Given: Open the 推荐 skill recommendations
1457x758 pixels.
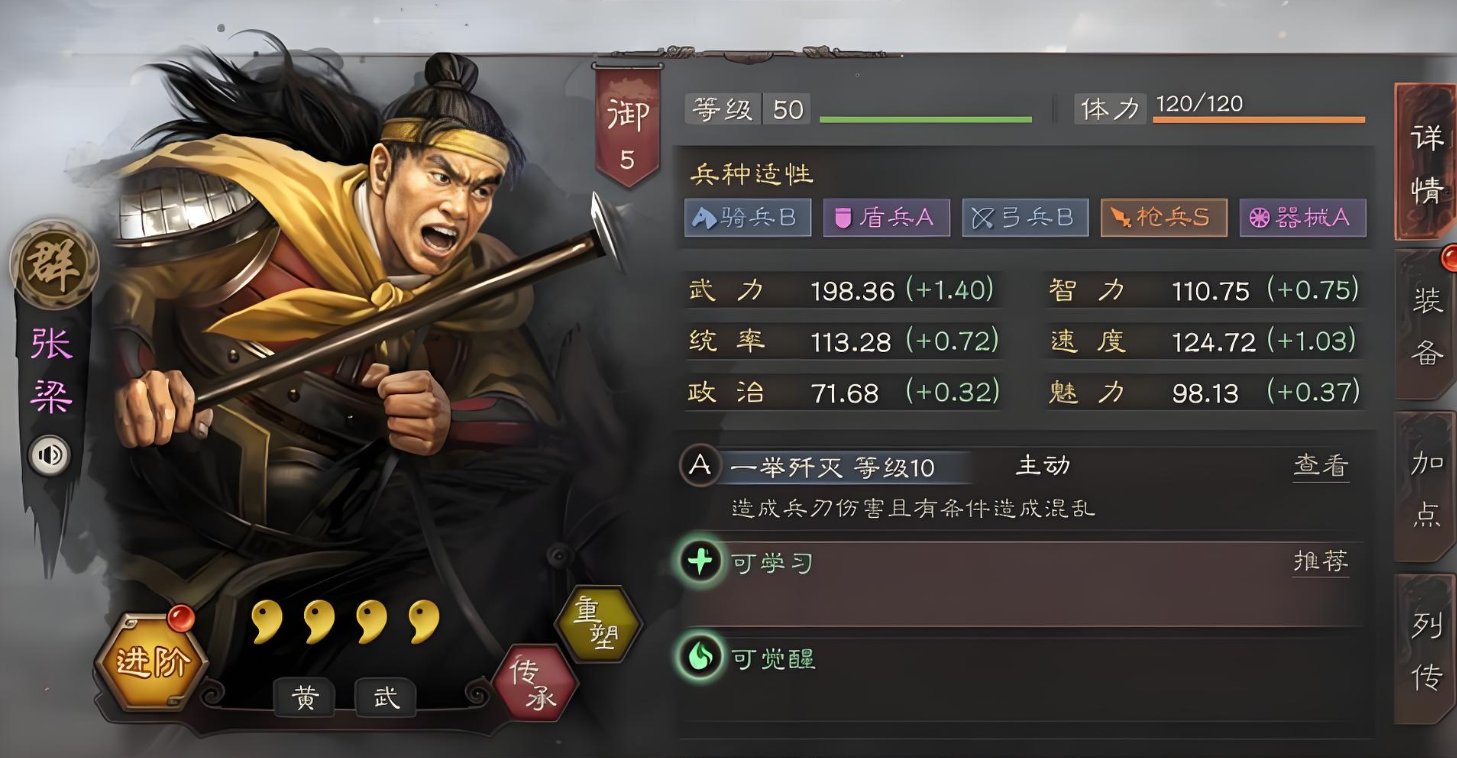Looking at the screenshot, I should coord(1320,562).
